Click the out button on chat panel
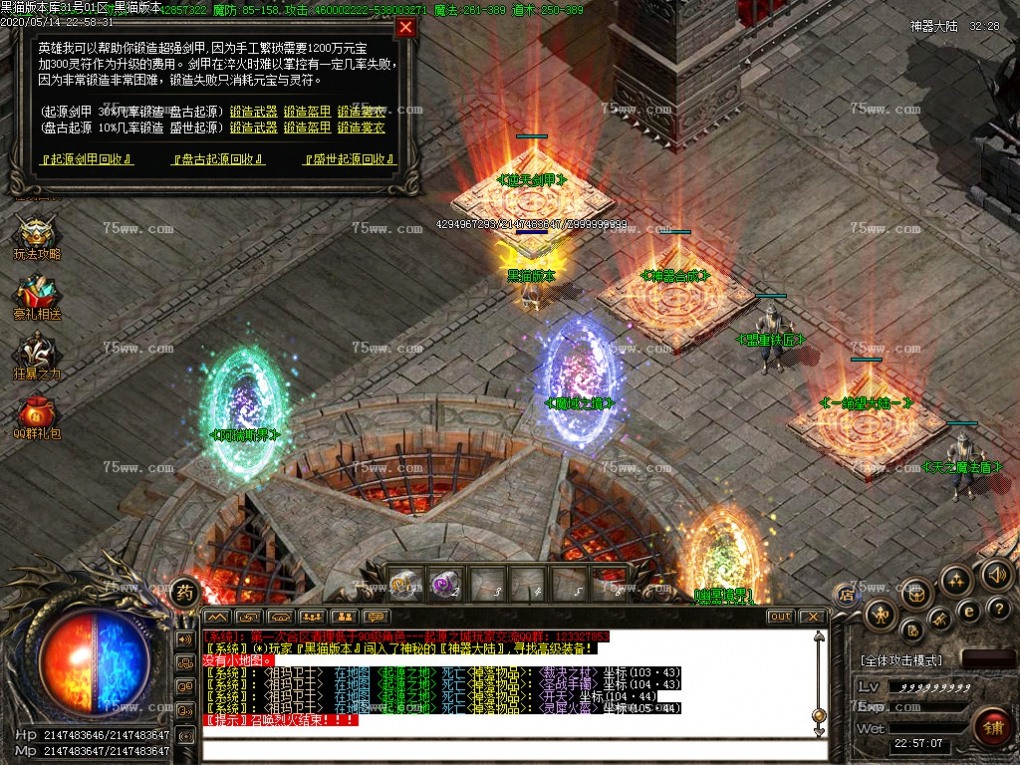The image size is (1020, 765). [x=780, y=616]
